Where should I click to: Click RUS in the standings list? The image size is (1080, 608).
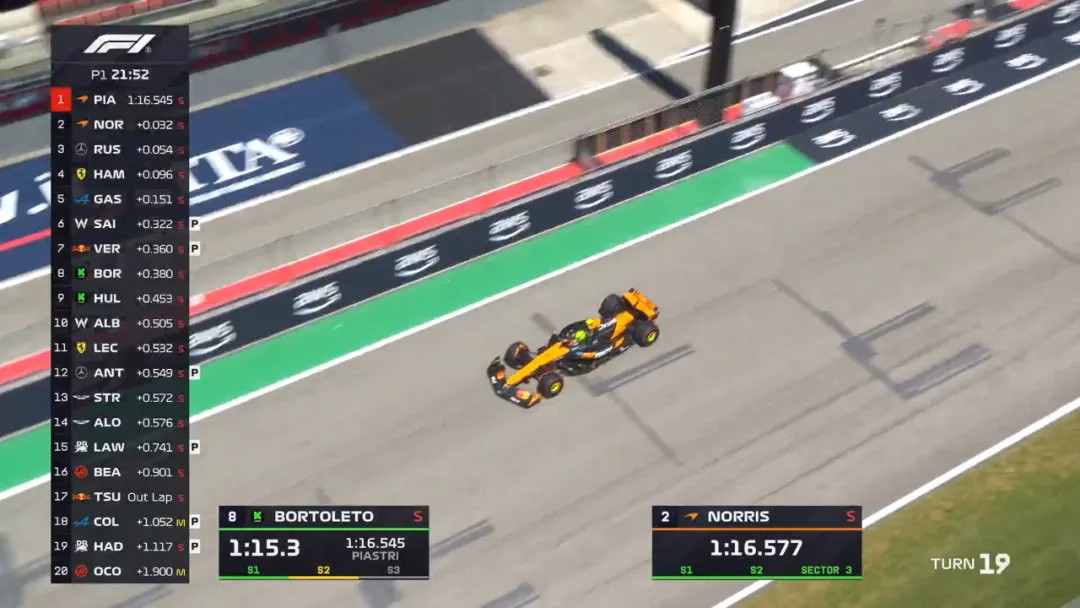pos(120,150)
